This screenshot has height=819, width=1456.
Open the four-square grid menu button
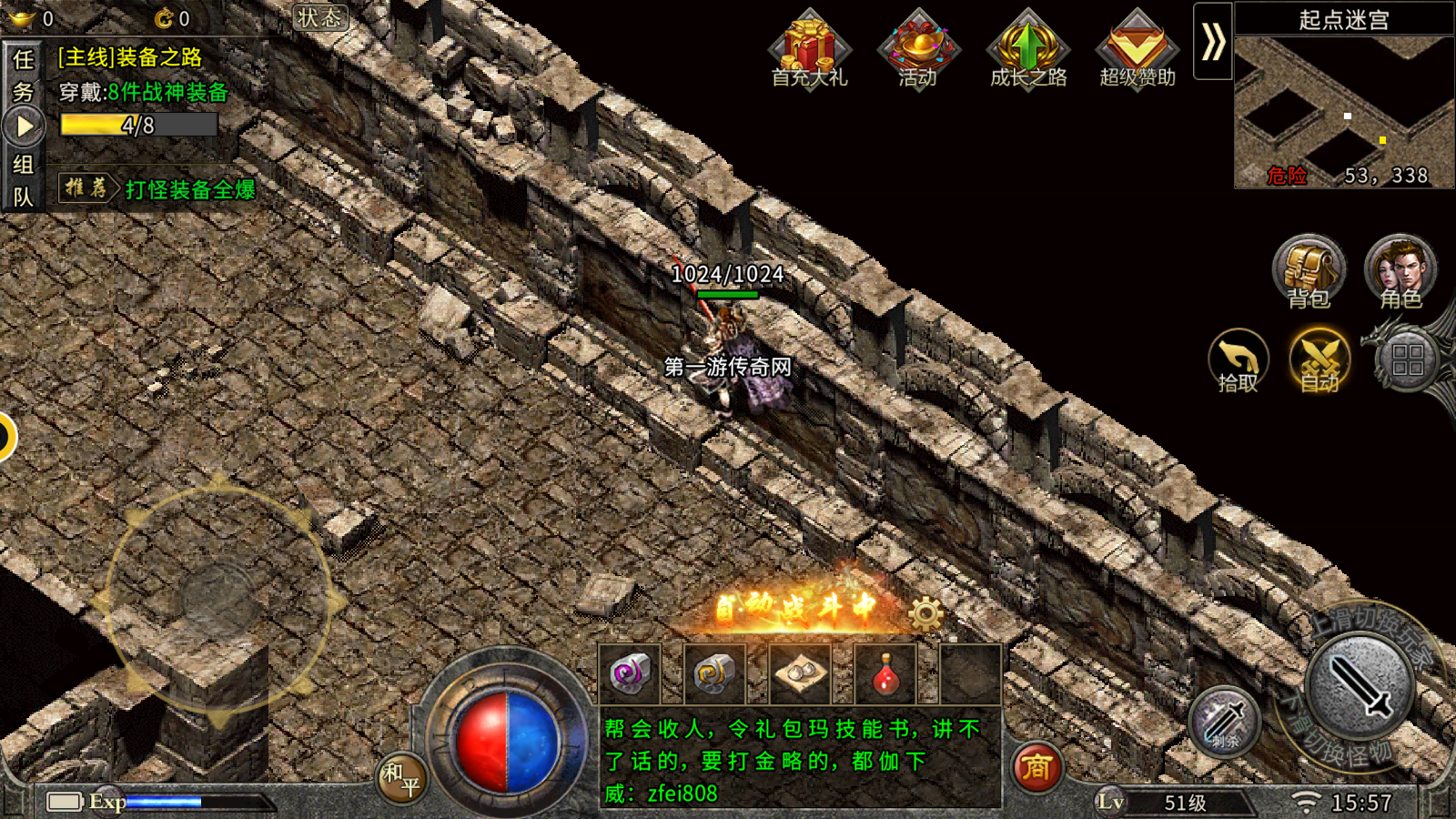(1407, 360)
